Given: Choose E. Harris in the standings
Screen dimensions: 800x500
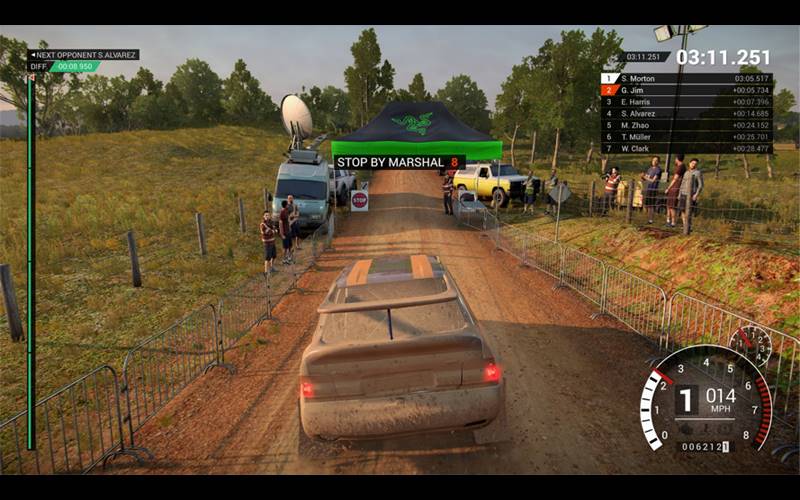Looking at the screenshot, I should click(x=686, y=102).
